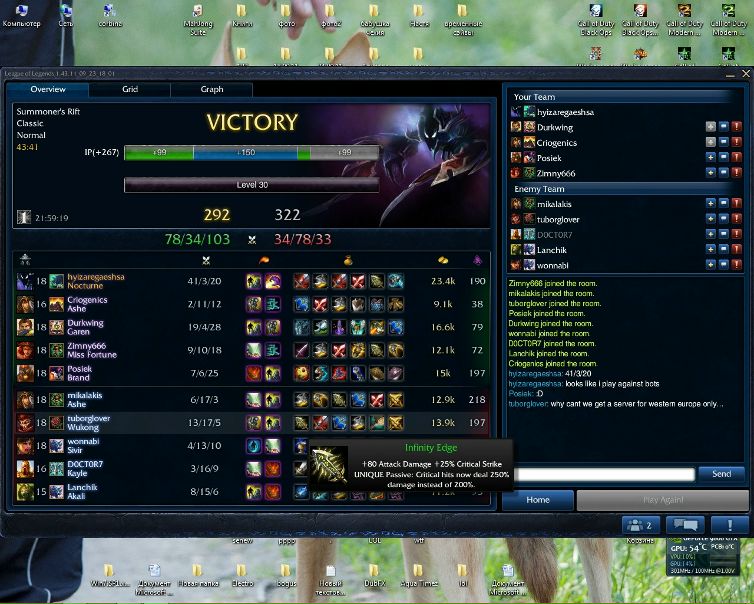This screenshot has height=604, width=754.
Task: Open the Graph tab
Action: [211, 89]
